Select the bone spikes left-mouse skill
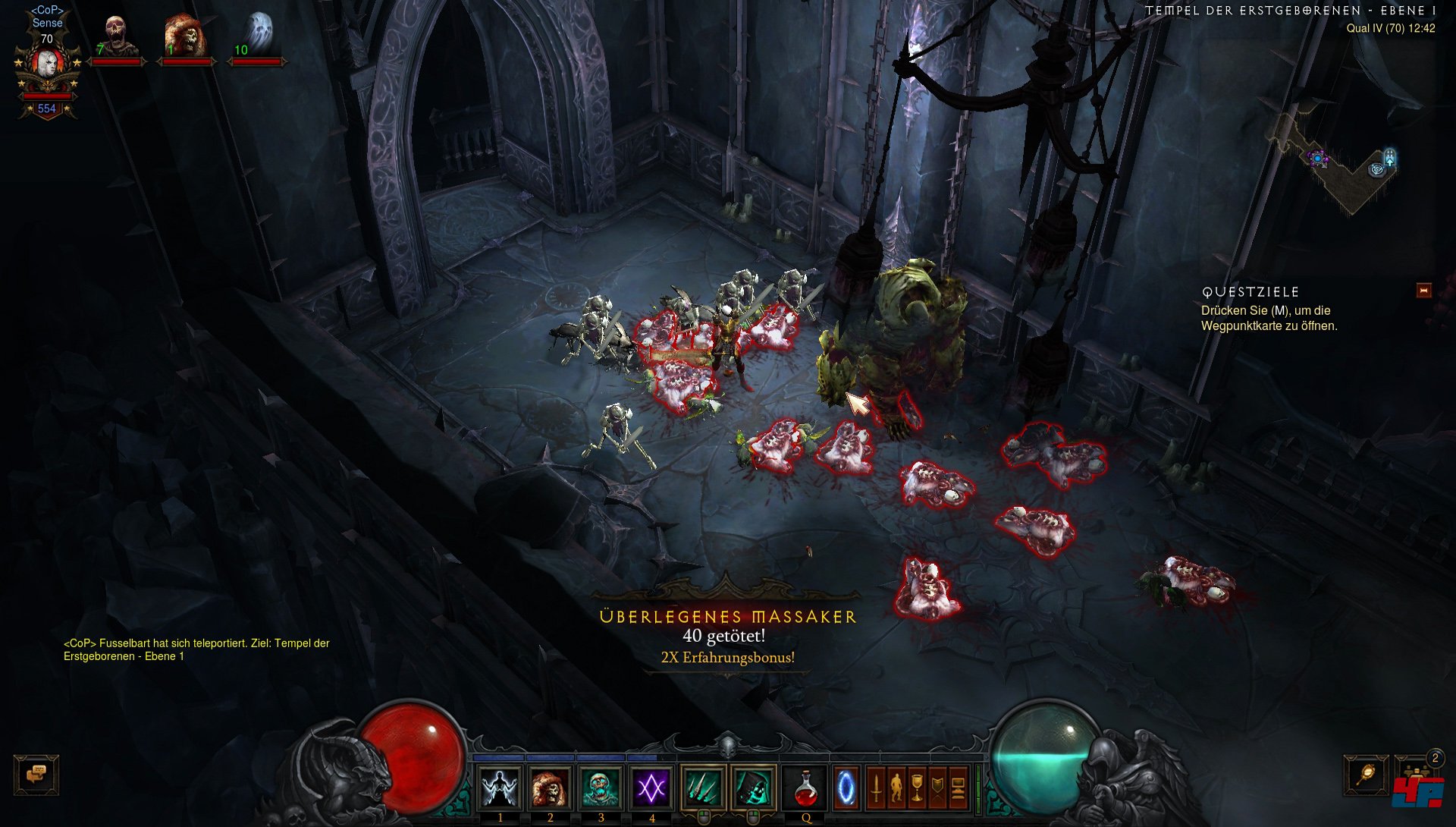This screenshot has height=827, width=1456. click(703, 788)
